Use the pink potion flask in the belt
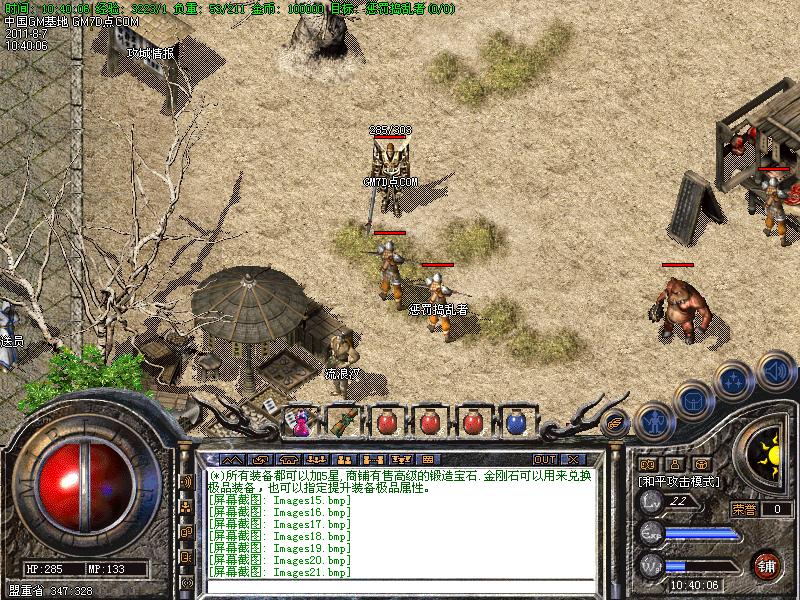This screenshot has width=800, height=600. (x=300, y=422)
